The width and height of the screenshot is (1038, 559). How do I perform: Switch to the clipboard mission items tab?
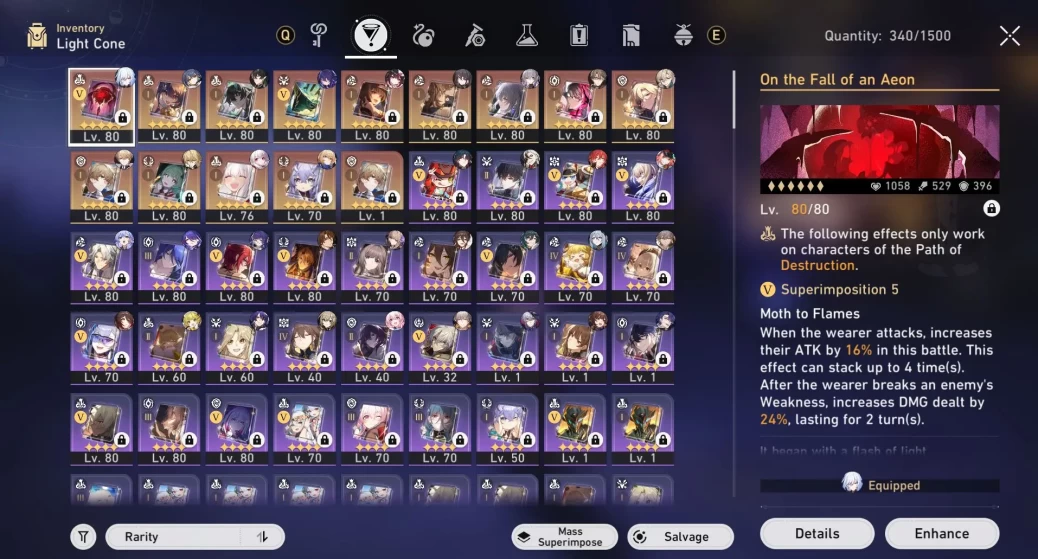(579, 36)
